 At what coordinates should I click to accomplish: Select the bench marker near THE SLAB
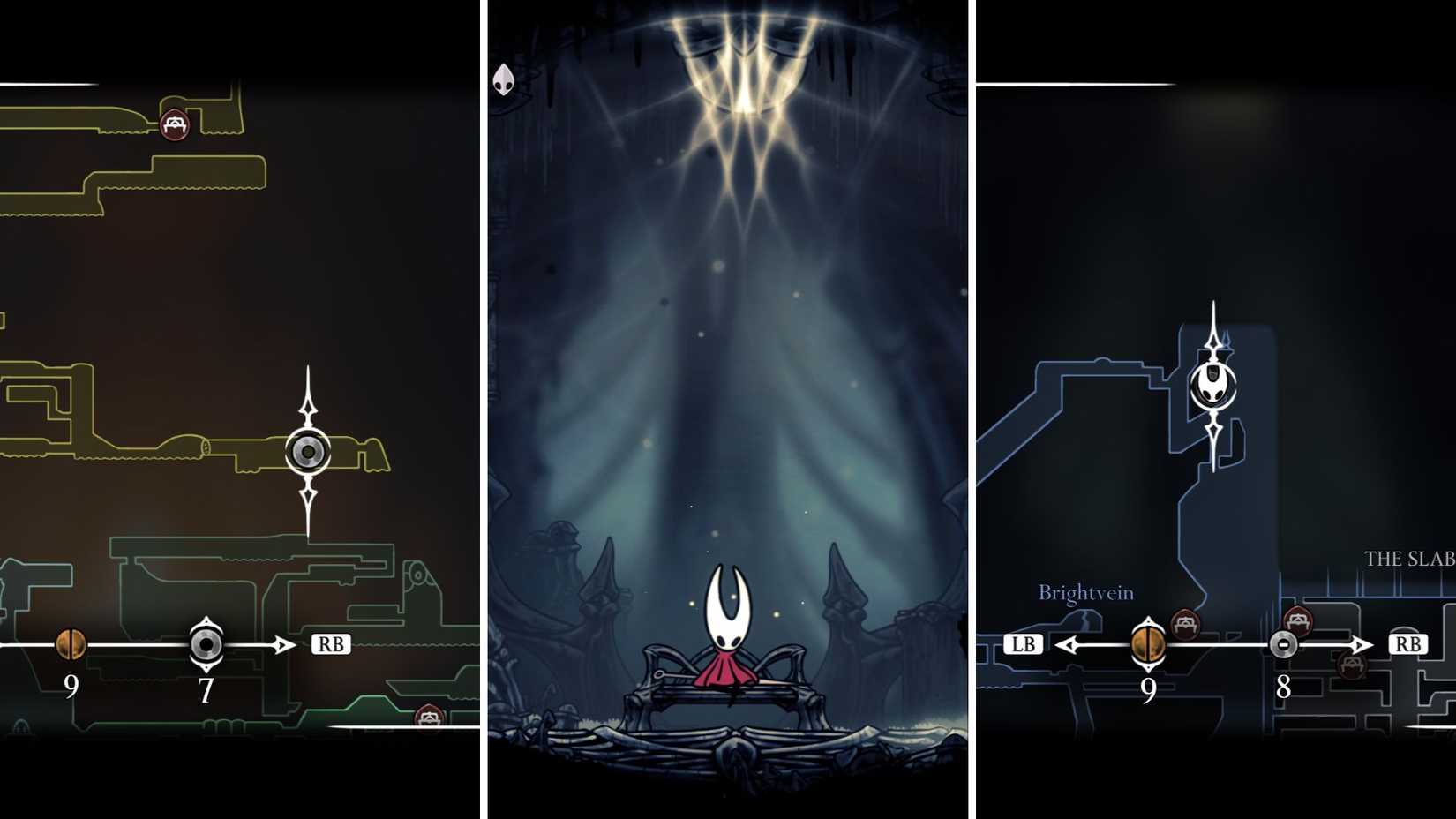point(1297,618)
